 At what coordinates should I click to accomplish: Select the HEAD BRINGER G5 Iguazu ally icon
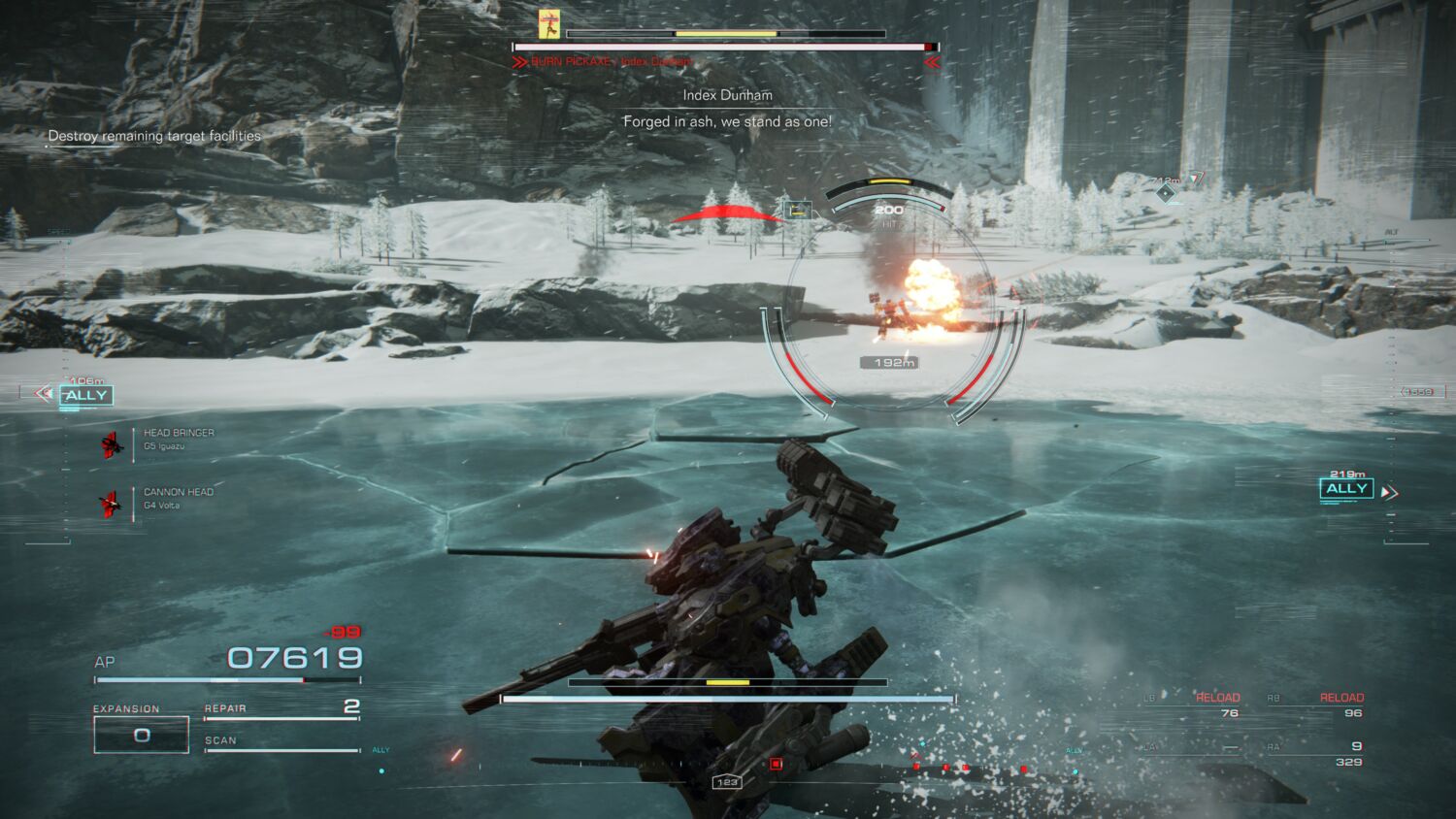pyautogui.click(x=110, y=442)
